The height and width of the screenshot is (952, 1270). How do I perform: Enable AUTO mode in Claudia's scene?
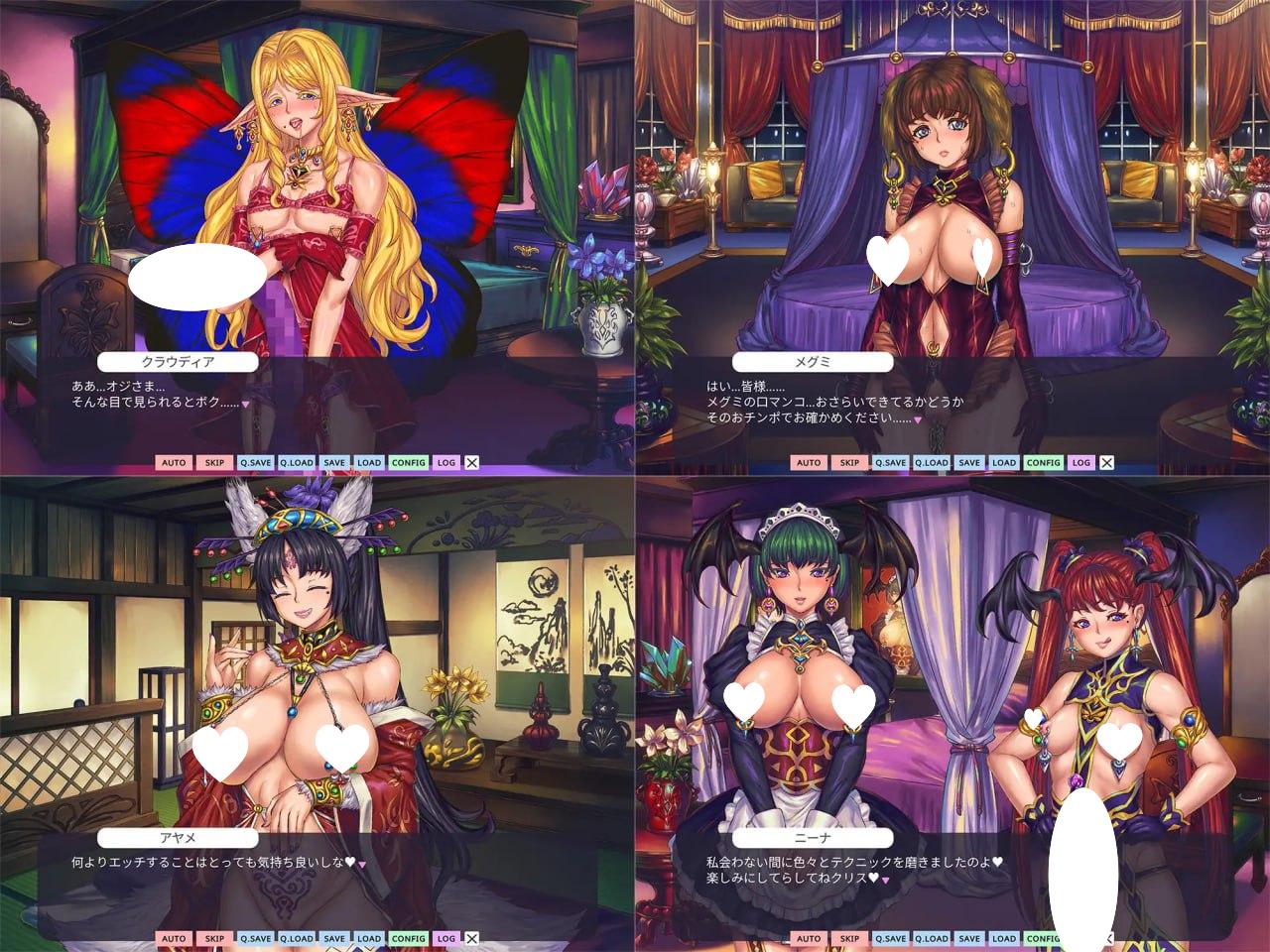click(x=174, y=462)
